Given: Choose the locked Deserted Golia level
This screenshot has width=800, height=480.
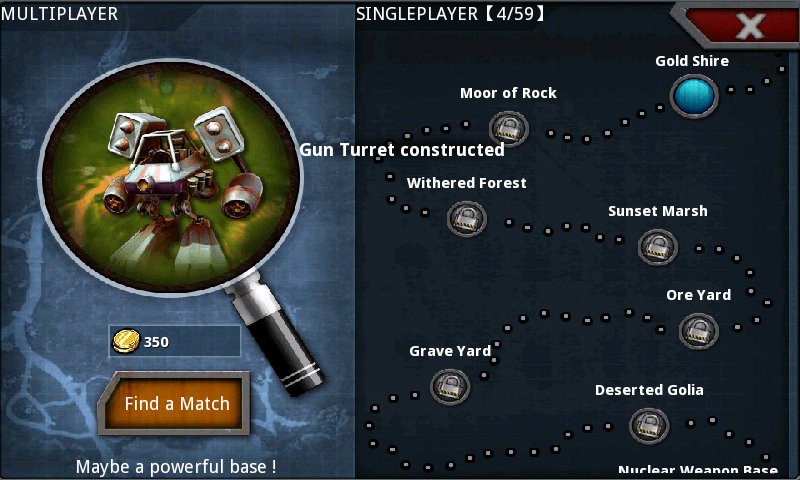Looking at the screenshot, I should 648,426.
